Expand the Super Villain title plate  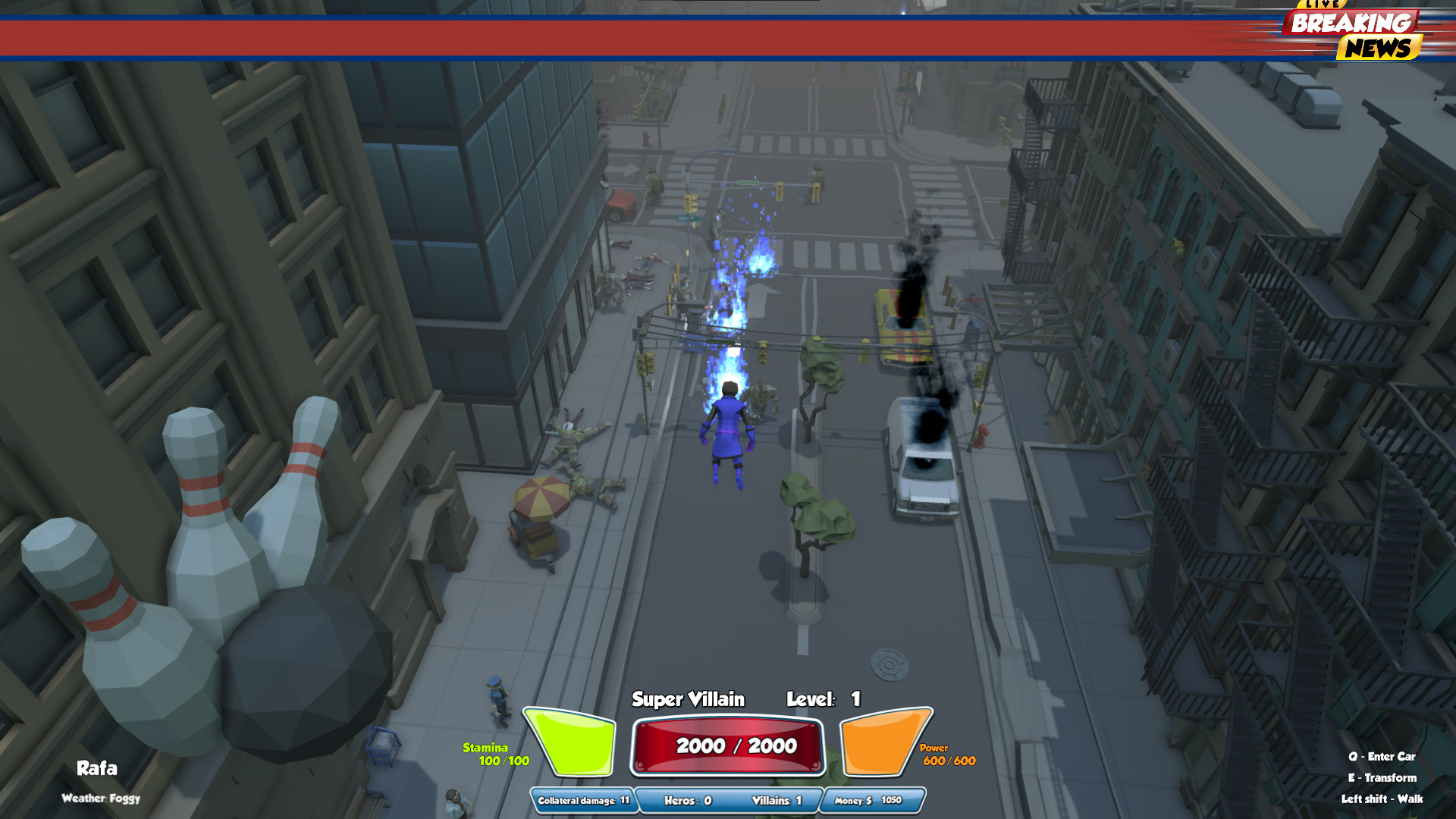coord(689,700)
